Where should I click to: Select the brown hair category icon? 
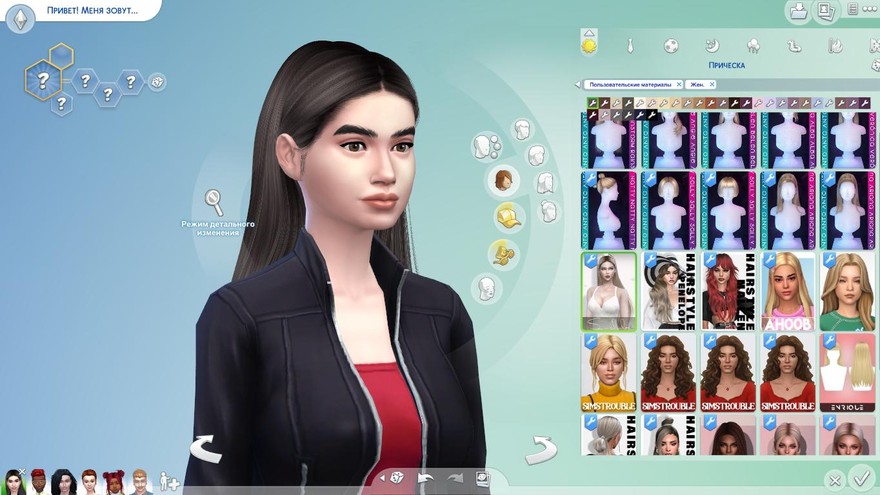point(503,180)
